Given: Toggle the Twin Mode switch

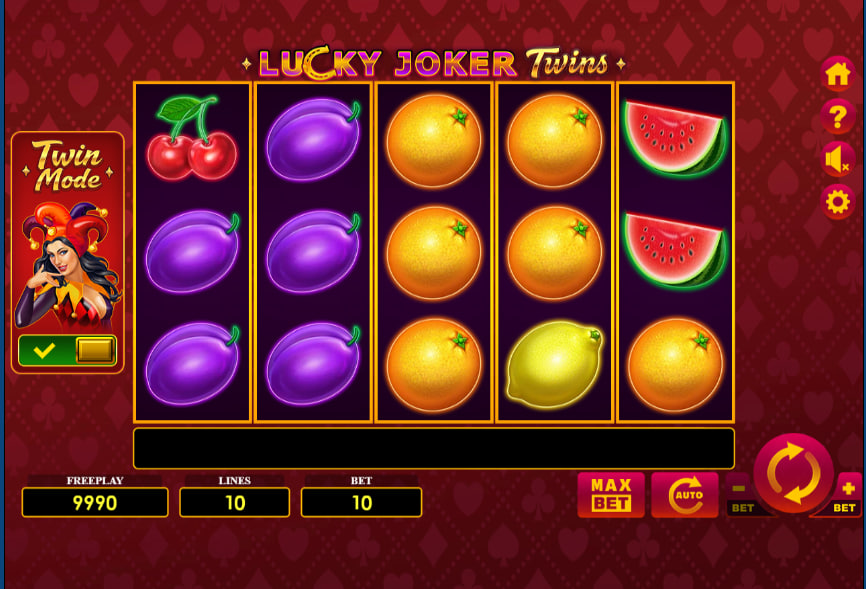Looking at the screenshot, I should pos(68,350).
